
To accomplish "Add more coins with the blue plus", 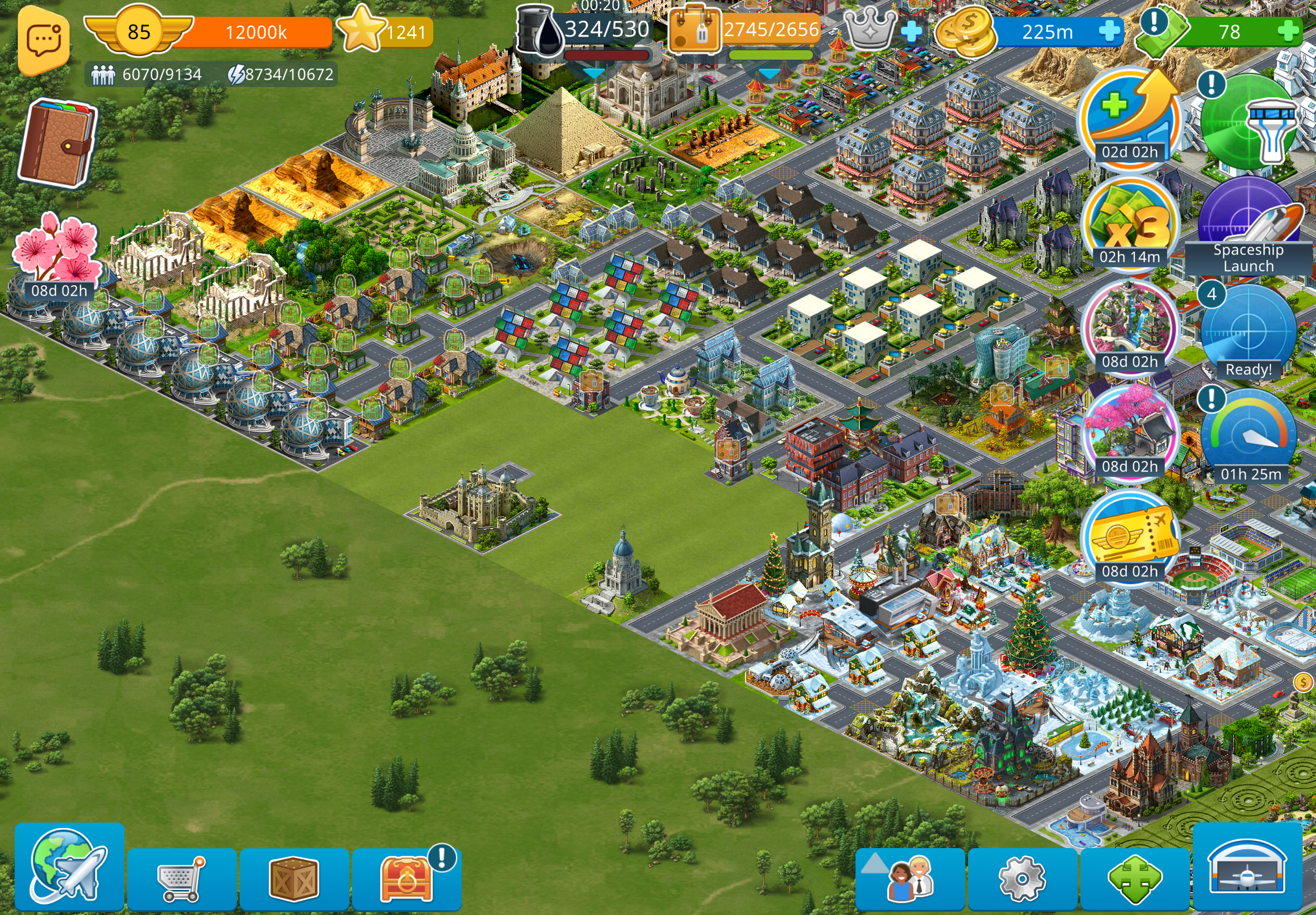I will point(1109,31).
